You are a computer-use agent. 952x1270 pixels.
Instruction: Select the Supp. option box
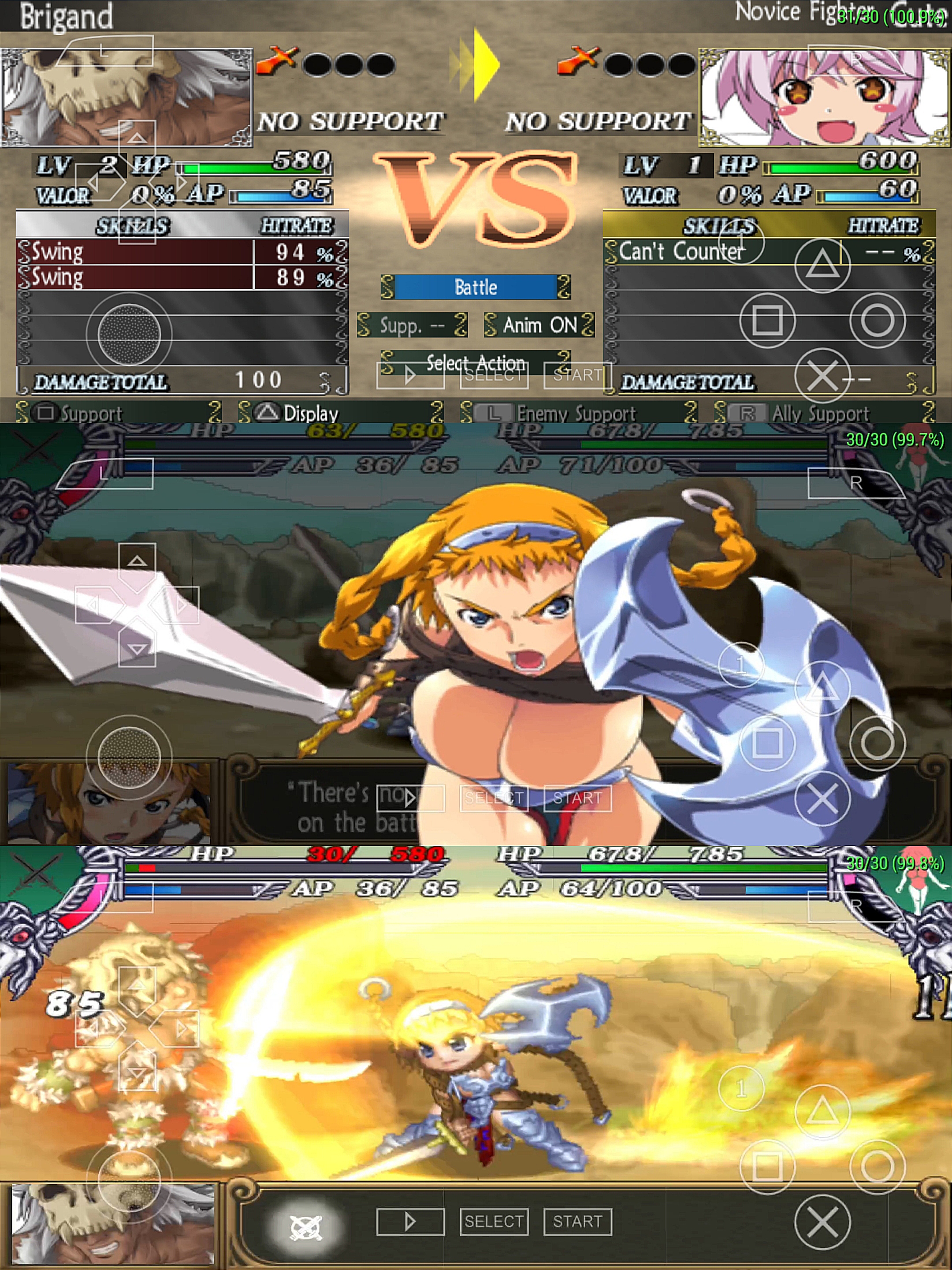[x=412, y=325]
